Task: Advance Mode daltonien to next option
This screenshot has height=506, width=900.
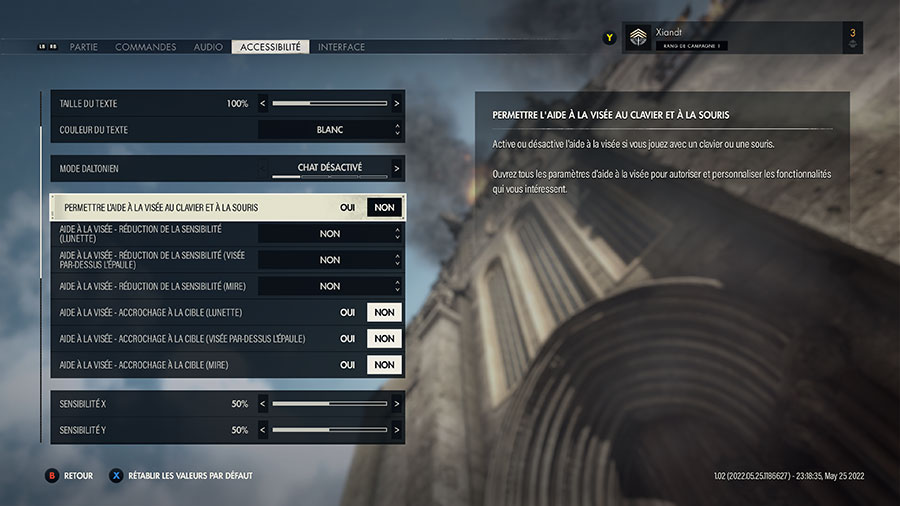Action: pos(396,168)
